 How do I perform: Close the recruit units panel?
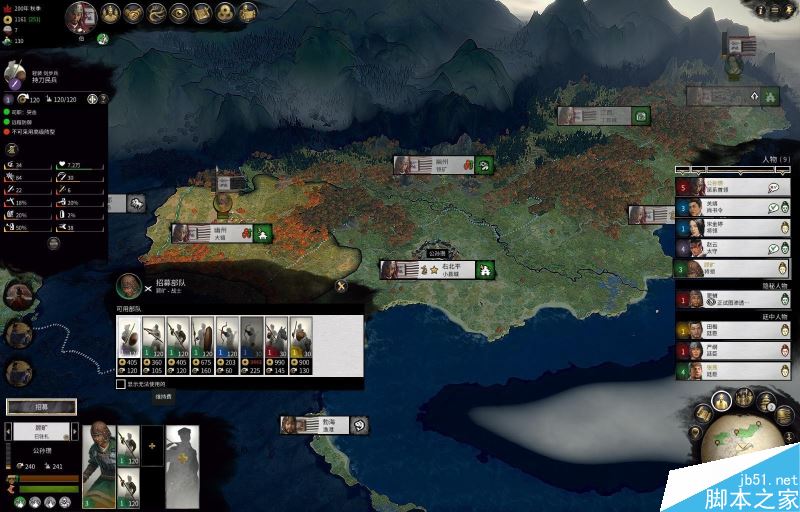tap(341, 286)
